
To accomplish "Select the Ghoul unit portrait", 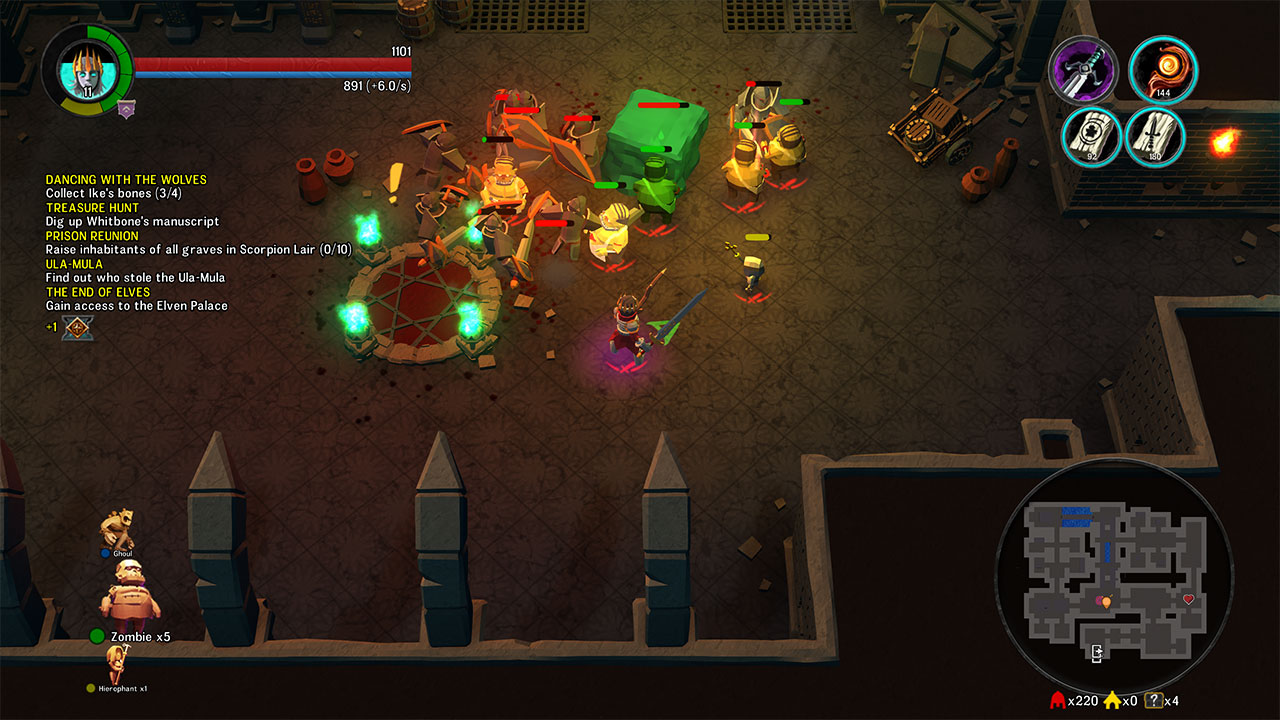I will click(115, 525).
